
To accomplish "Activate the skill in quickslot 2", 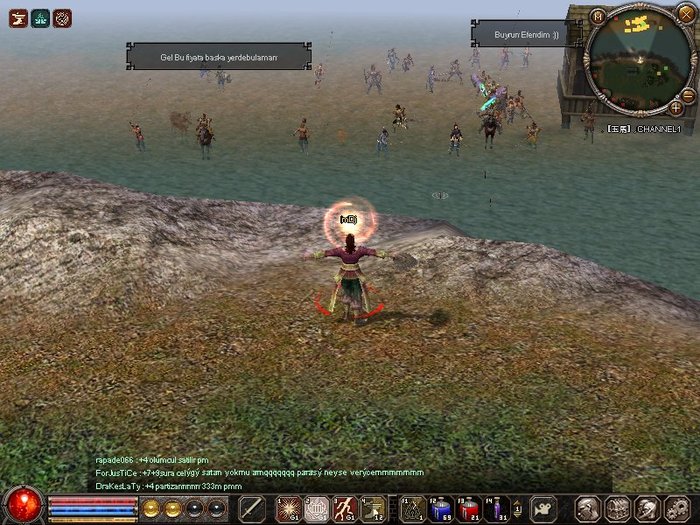I will click(x=316, y=508).
